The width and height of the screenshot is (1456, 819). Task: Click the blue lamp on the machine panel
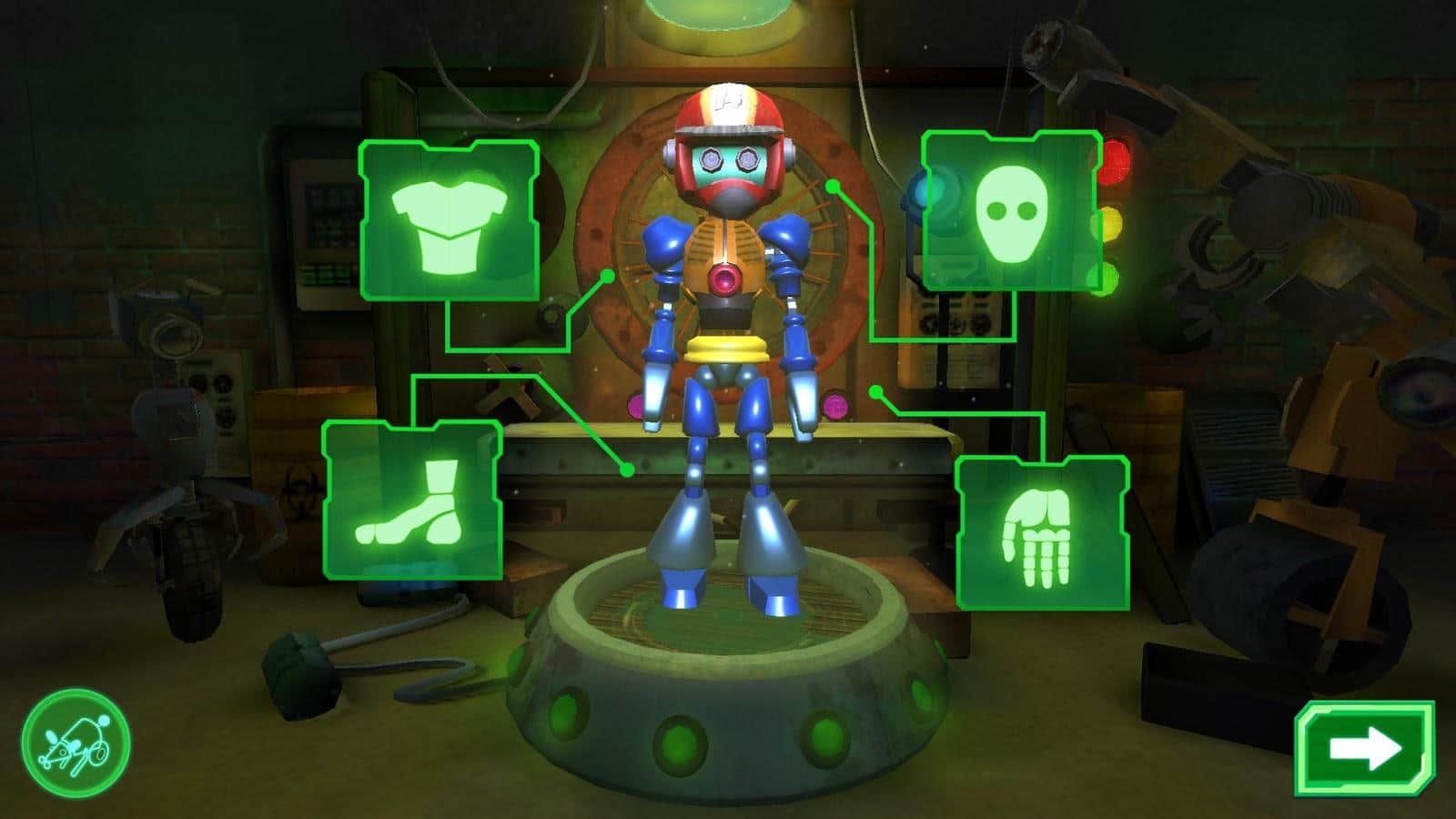(921, 191)
